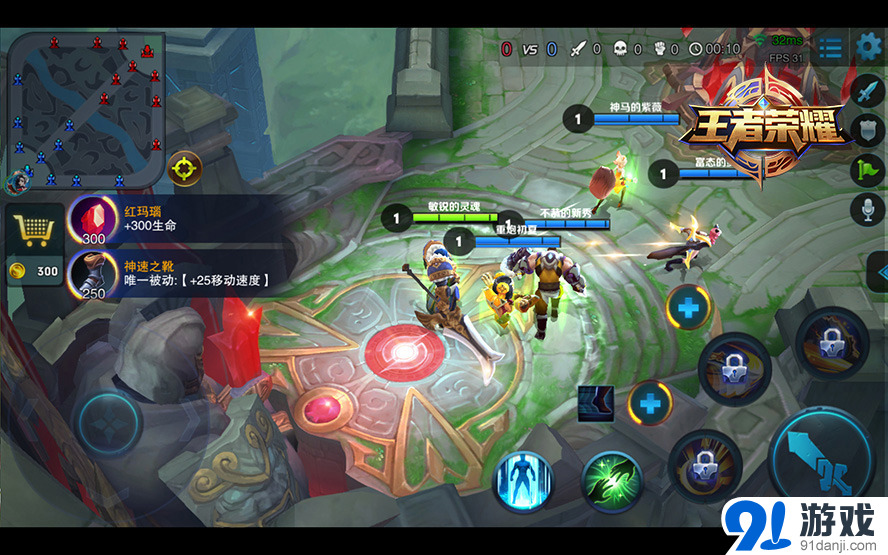Screen dimensions: 888x555
Task: Open the settings gear
Action: [868, 47]
